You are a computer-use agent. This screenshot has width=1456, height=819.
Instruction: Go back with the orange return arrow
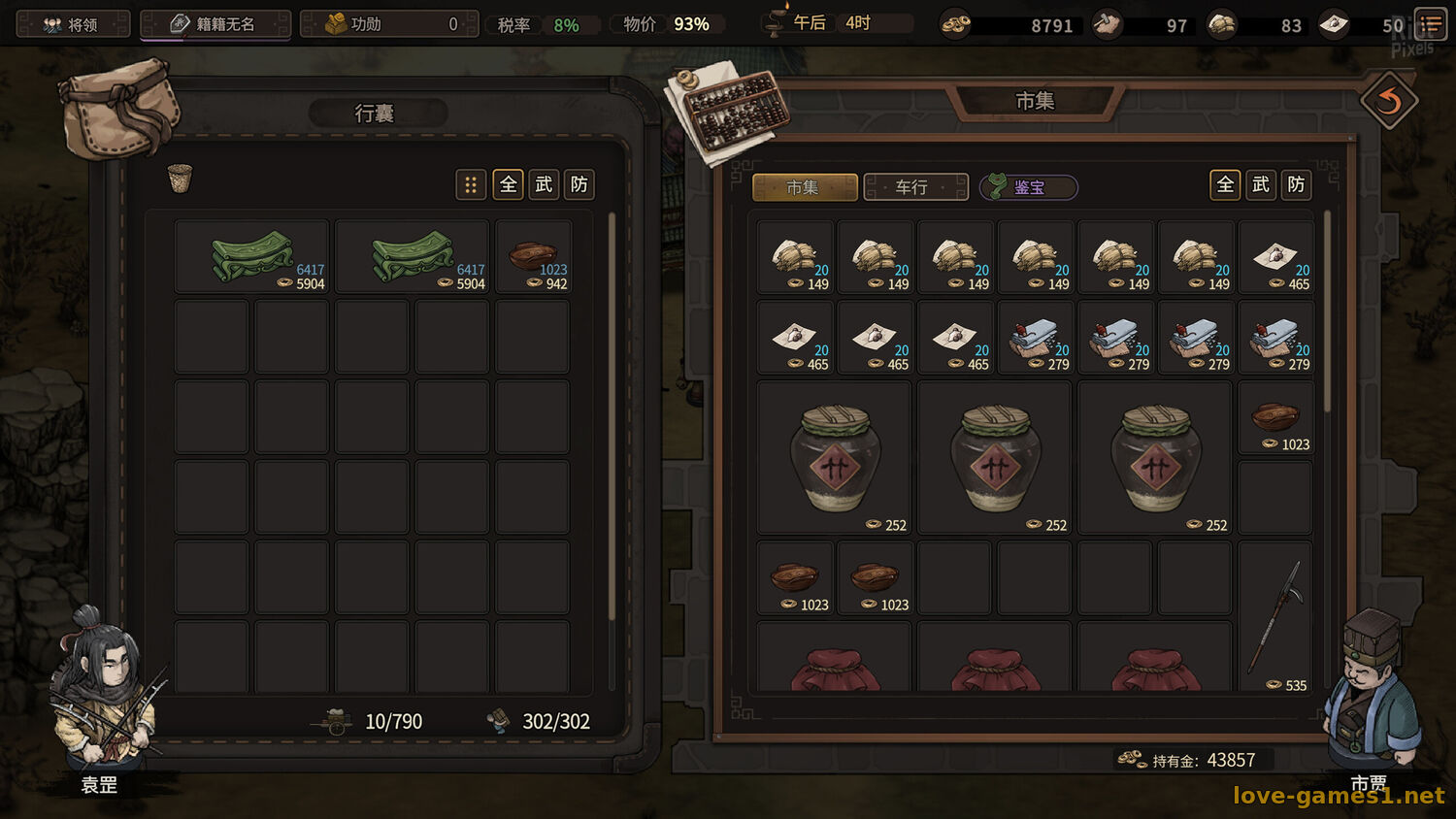tap(1389, 101)
